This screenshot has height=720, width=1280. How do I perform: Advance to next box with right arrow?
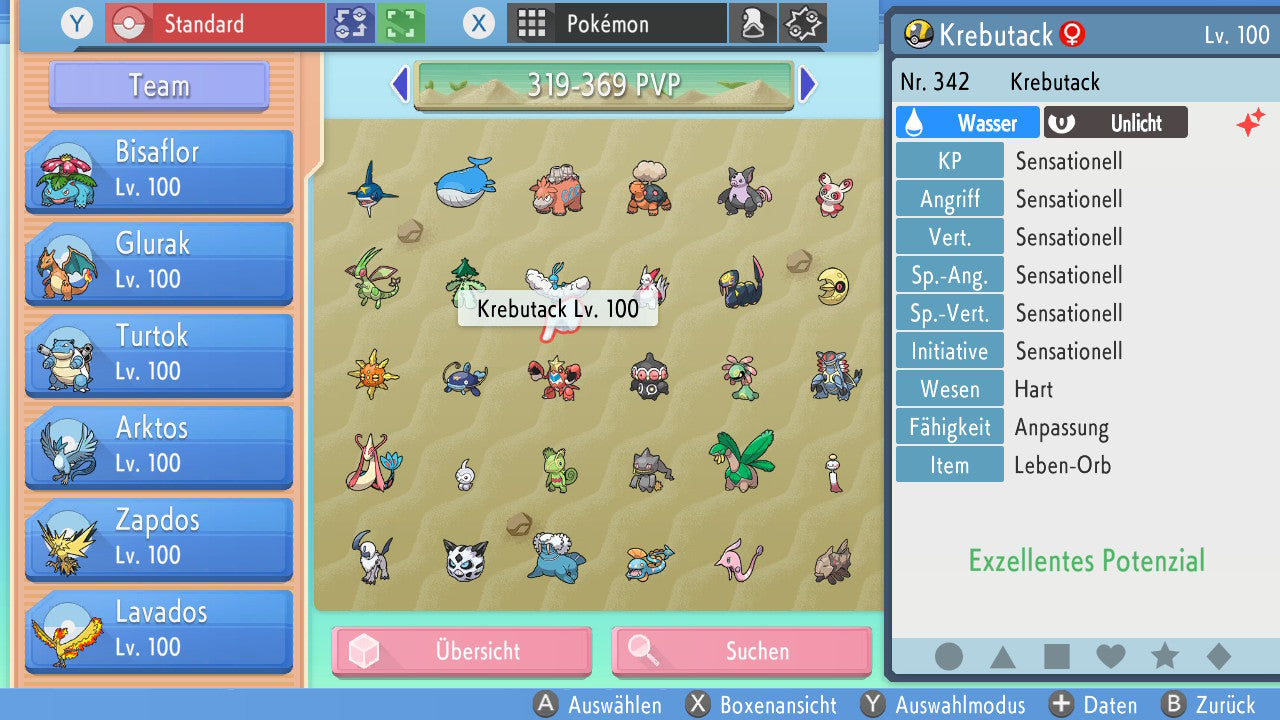pos(808,86)
